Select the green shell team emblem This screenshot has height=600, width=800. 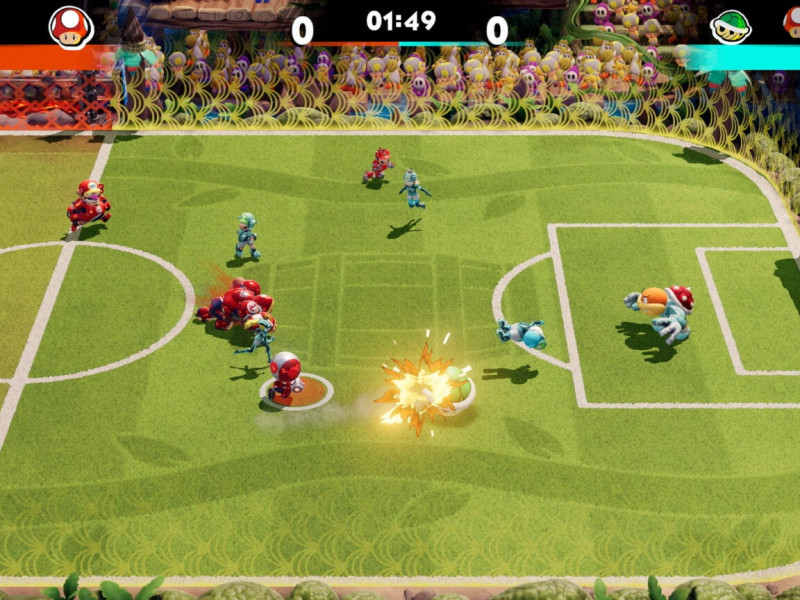pyautogui.click(x=730, y=27)
